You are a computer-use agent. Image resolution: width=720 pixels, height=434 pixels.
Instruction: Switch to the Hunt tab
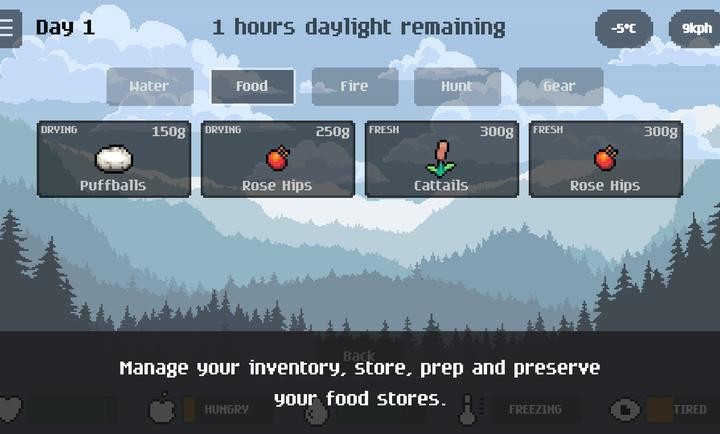point(457,86)
